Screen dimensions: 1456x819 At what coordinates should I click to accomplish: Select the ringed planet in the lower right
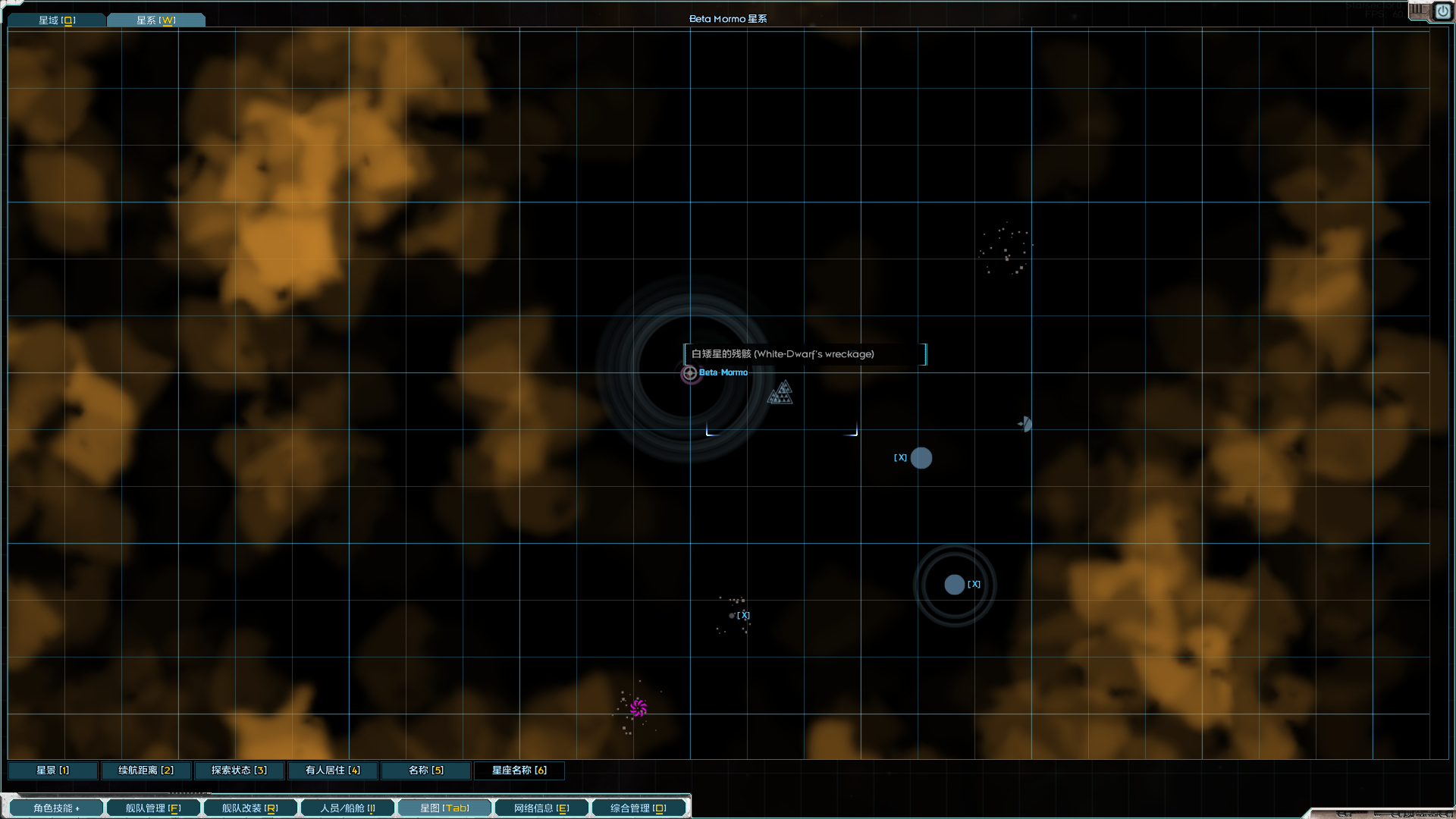click(x=954, y=584)
